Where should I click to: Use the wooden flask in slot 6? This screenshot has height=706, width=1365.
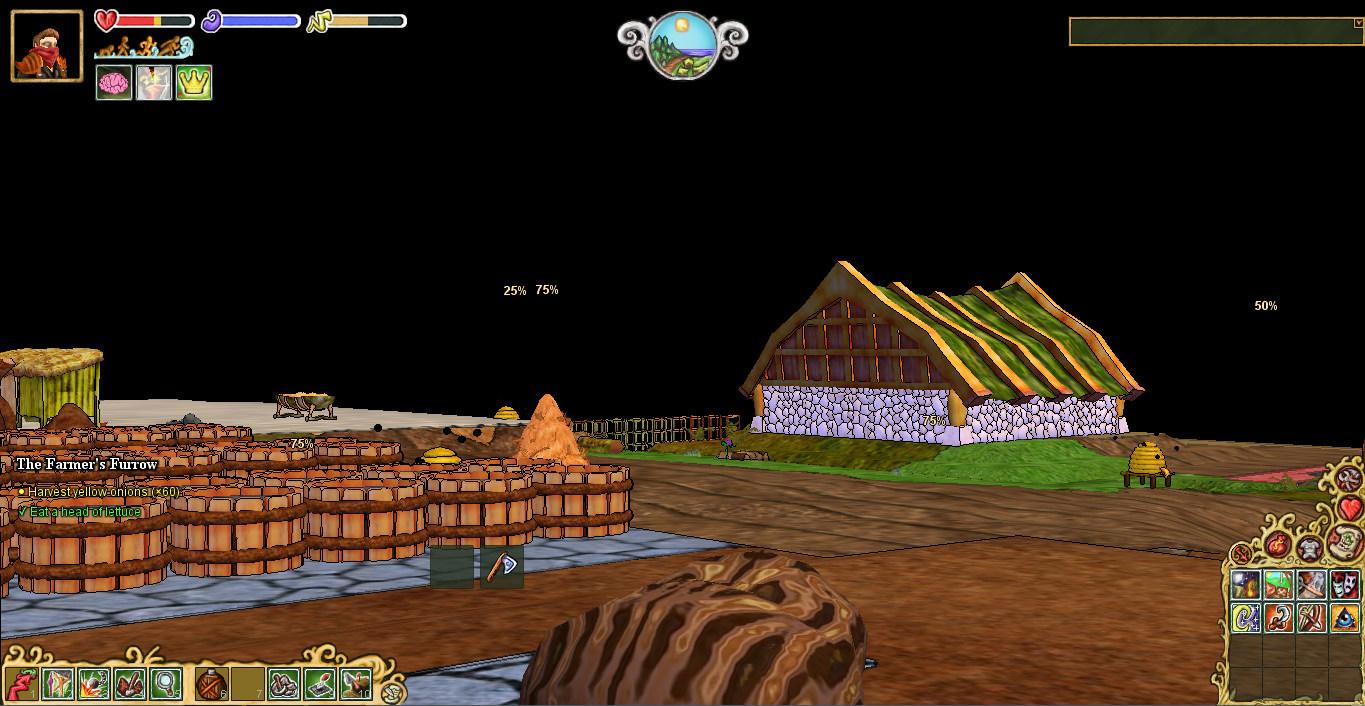[x=211, y=685]
